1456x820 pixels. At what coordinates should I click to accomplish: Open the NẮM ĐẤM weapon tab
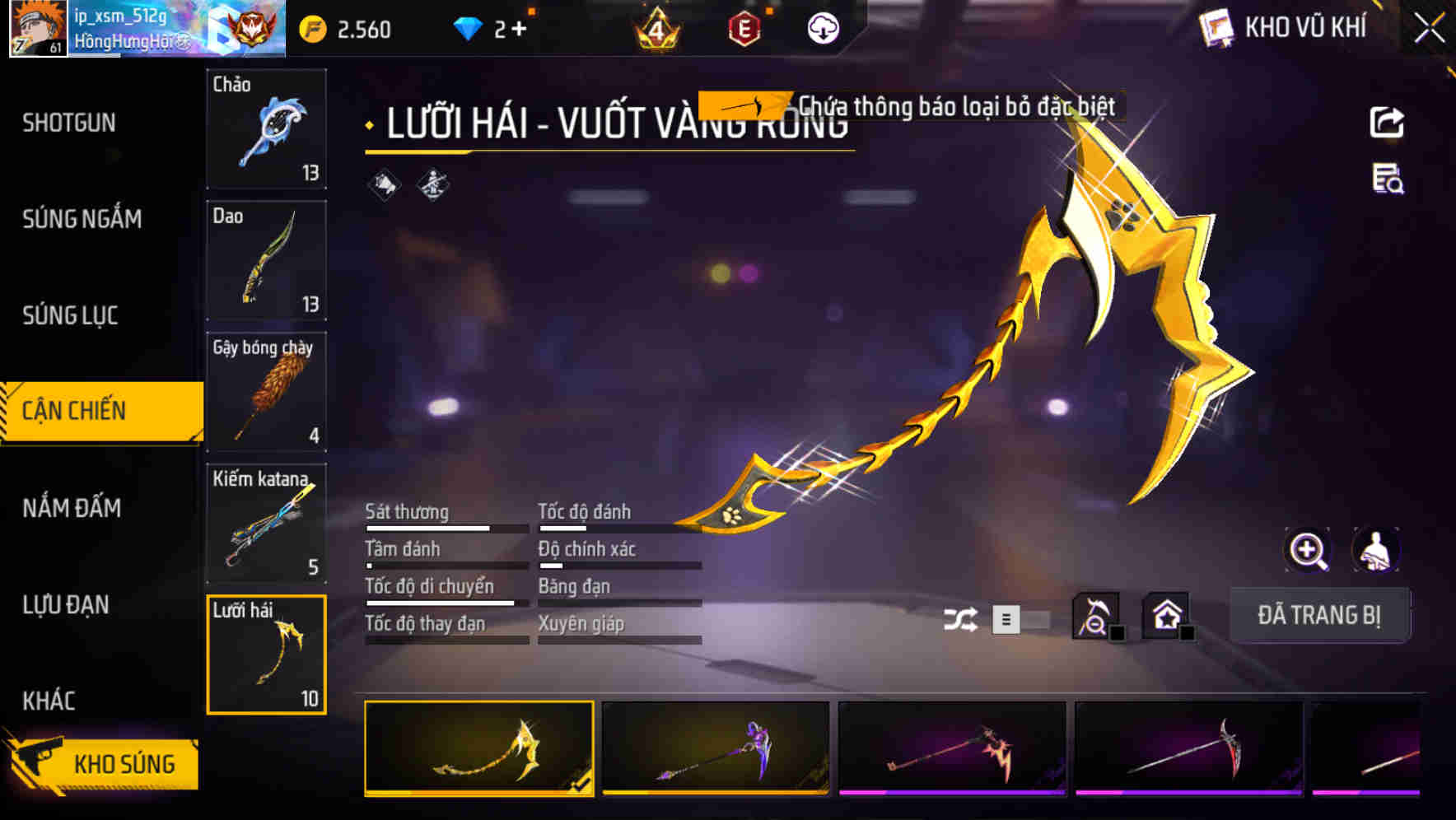(71, 510)
